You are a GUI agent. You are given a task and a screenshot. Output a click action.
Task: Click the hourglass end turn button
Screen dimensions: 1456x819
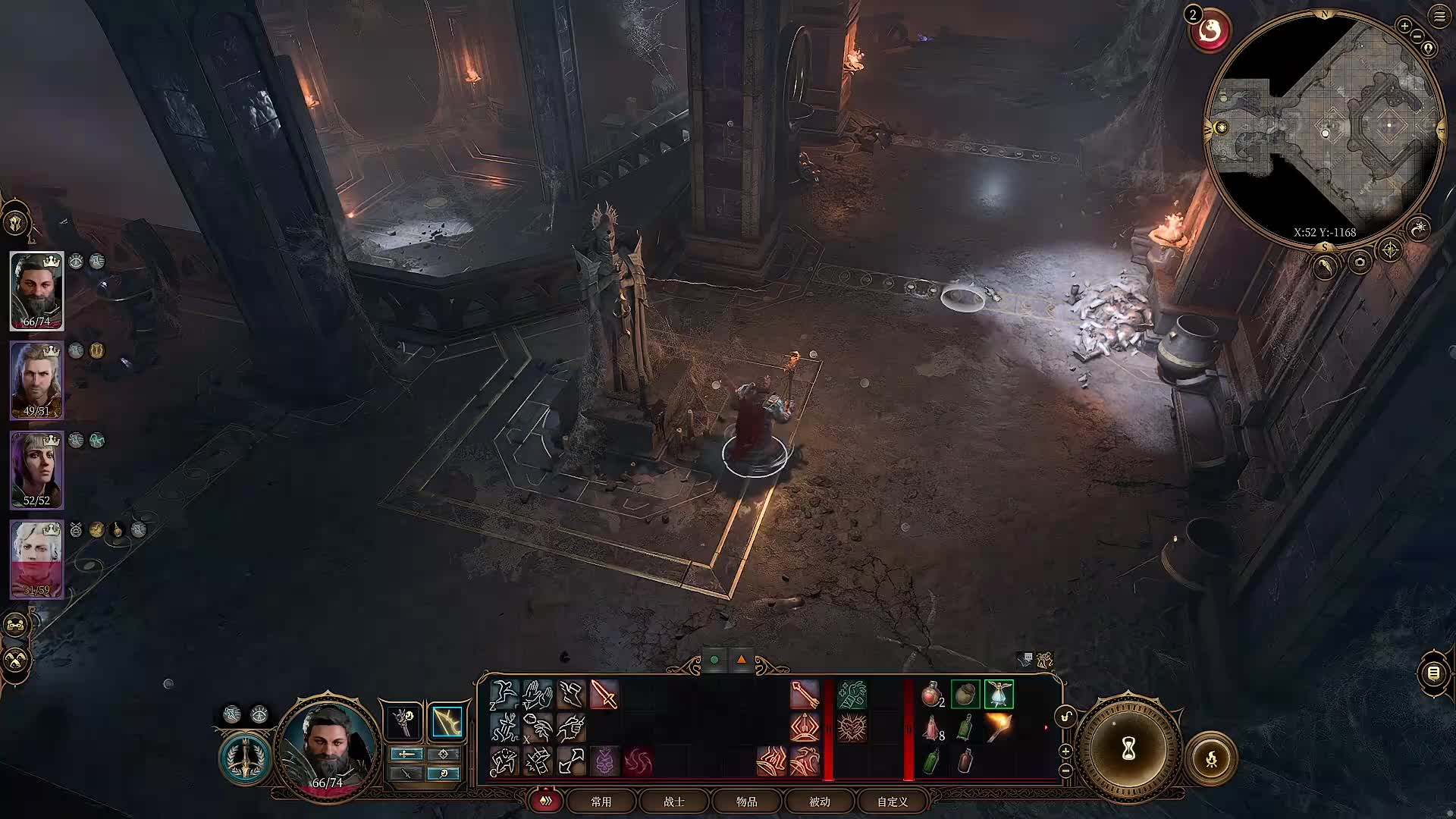pyautogui.click(x=1128, y=749)
